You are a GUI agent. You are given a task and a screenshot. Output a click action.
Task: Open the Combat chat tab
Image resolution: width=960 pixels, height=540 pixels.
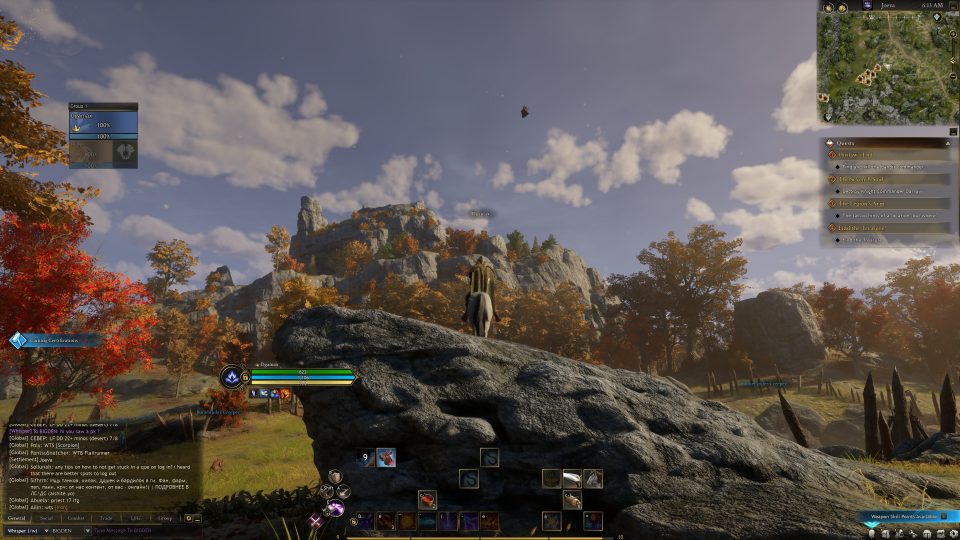(76, 518)
